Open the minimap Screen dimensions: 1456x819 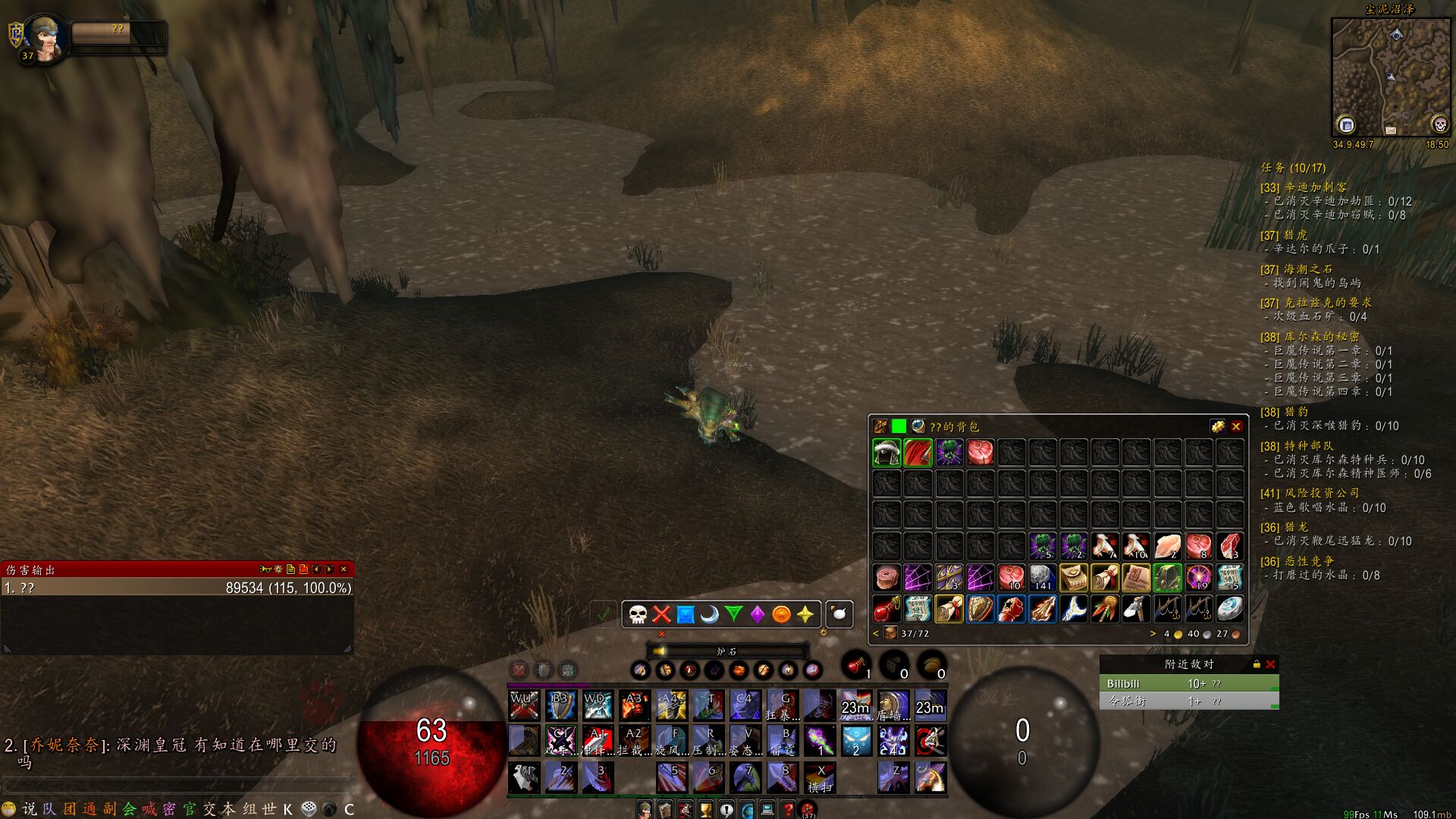(x=1391, y=77)
